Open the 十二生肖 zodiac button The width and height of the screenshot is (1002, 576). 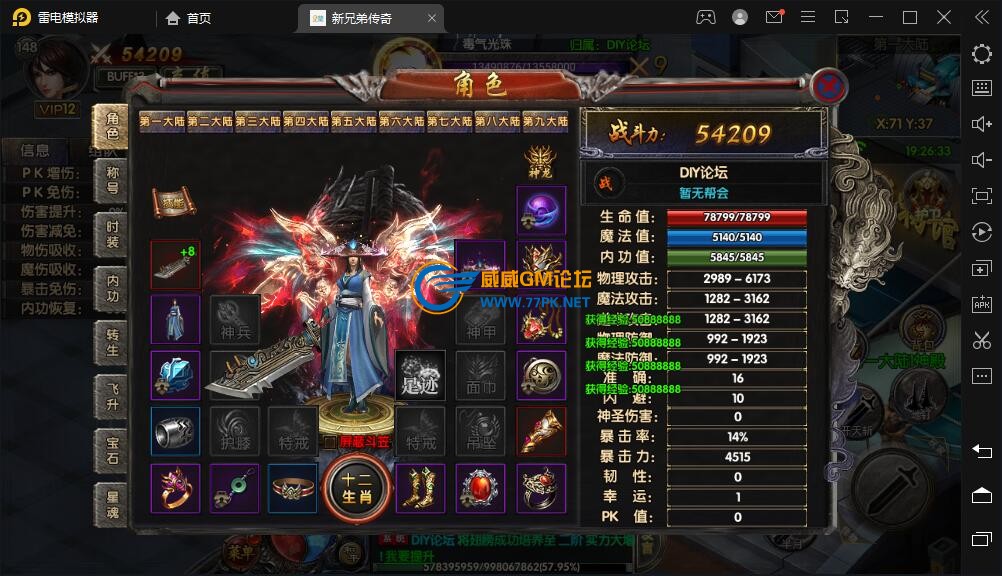coord(357,489)
